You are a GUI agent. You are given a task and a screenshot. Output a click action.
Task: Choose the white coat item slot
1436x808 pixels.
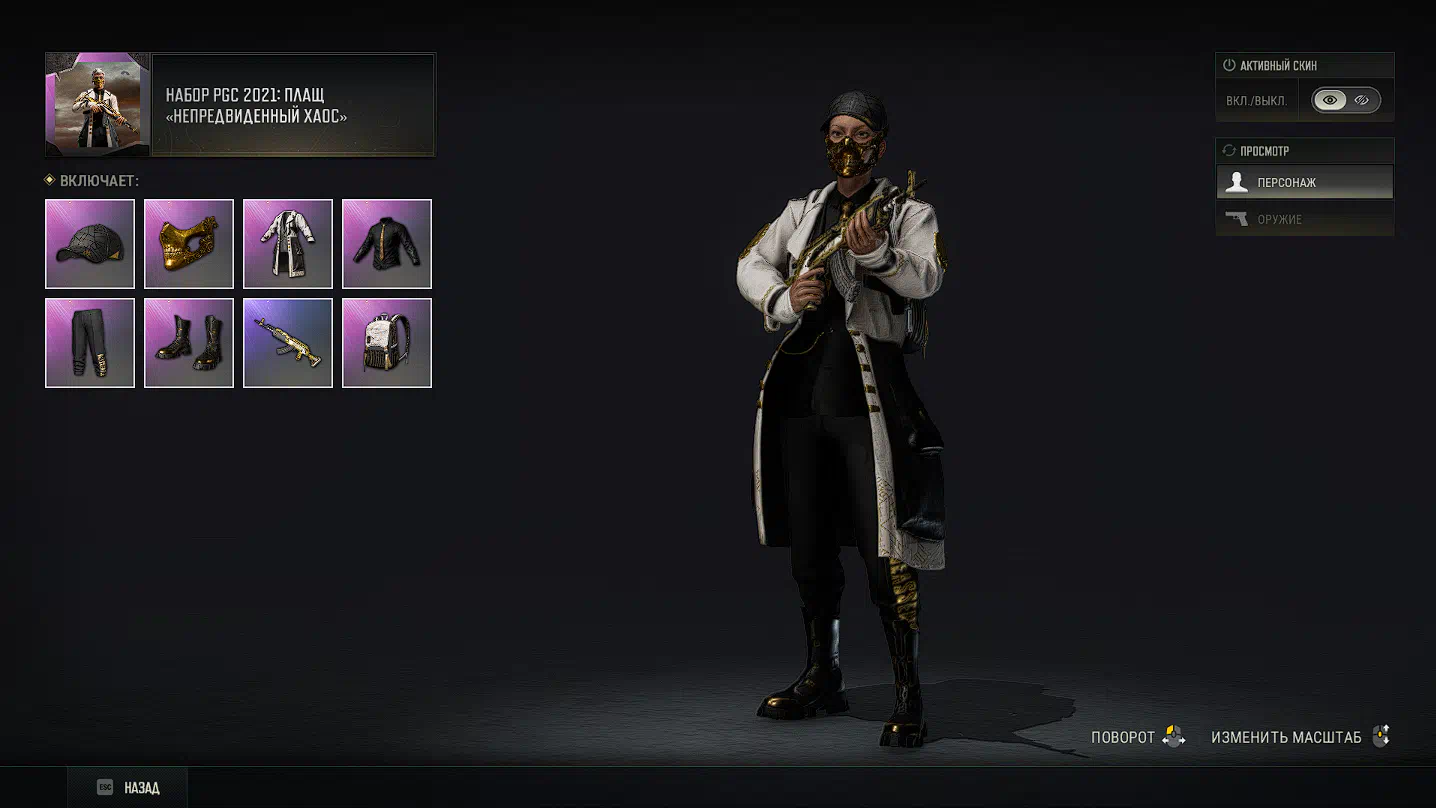click(288, 244)
